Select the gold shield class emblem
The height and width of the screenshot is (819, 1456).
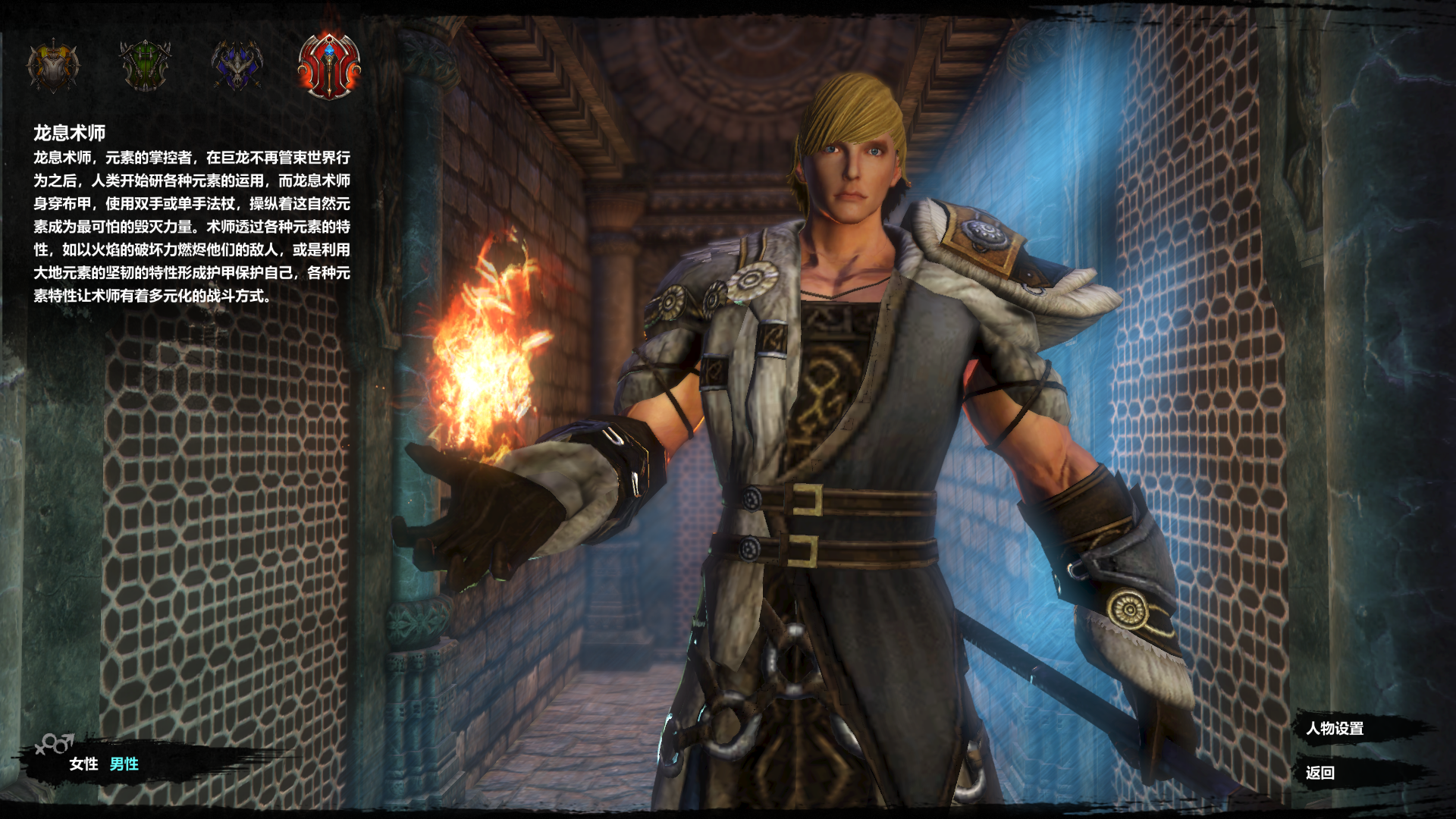[53, 67]
